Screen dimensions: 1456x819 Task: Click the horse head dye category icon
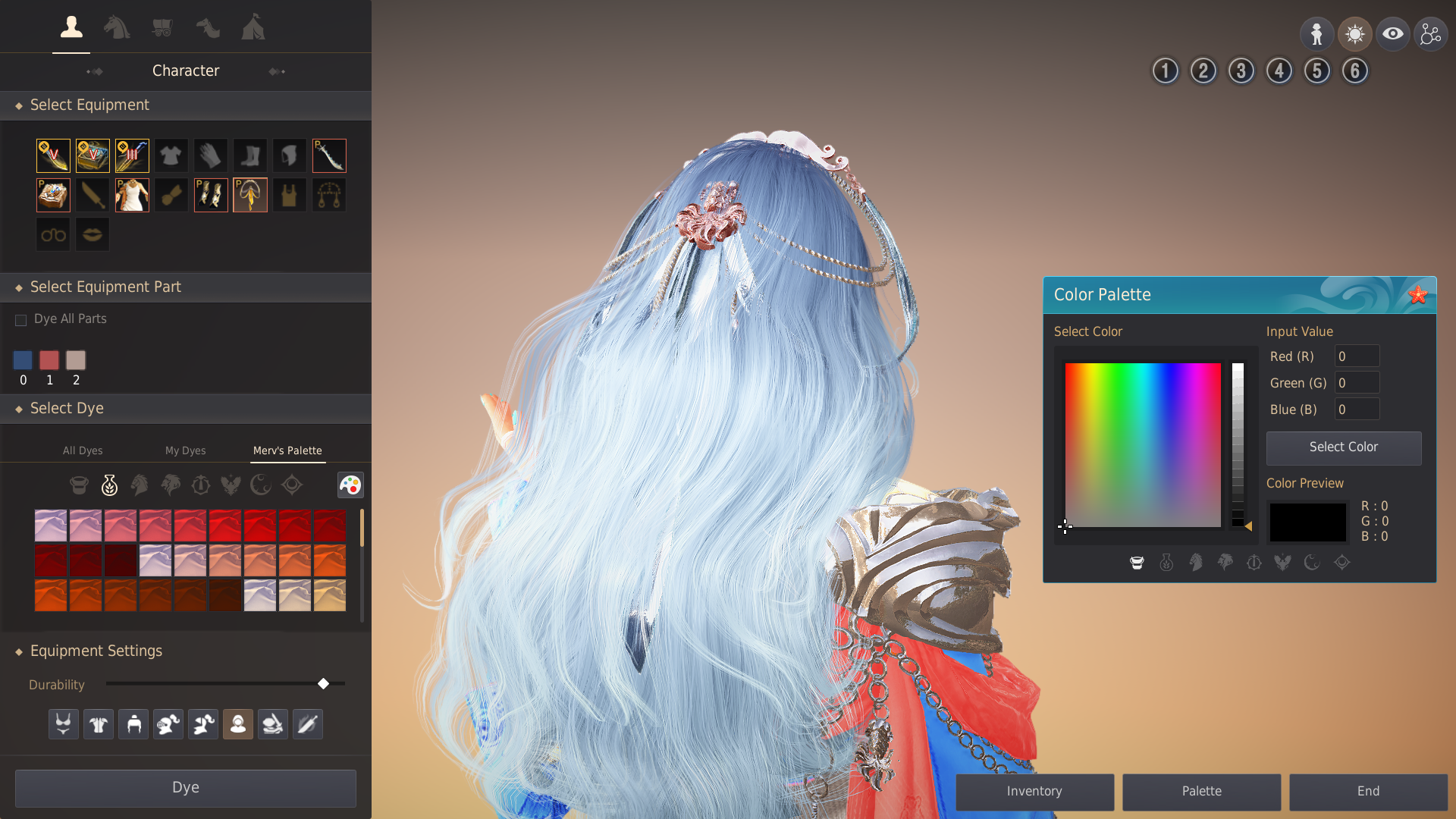[x=140, y=485]
